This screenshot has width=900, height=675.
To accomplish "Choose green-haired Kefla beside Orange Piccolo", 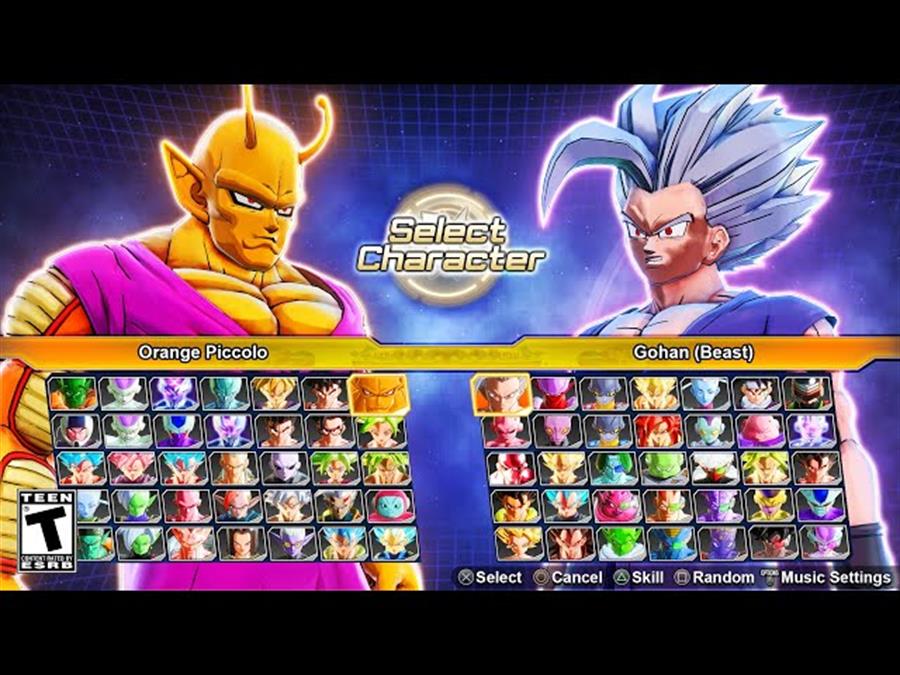I will point(379,430).
